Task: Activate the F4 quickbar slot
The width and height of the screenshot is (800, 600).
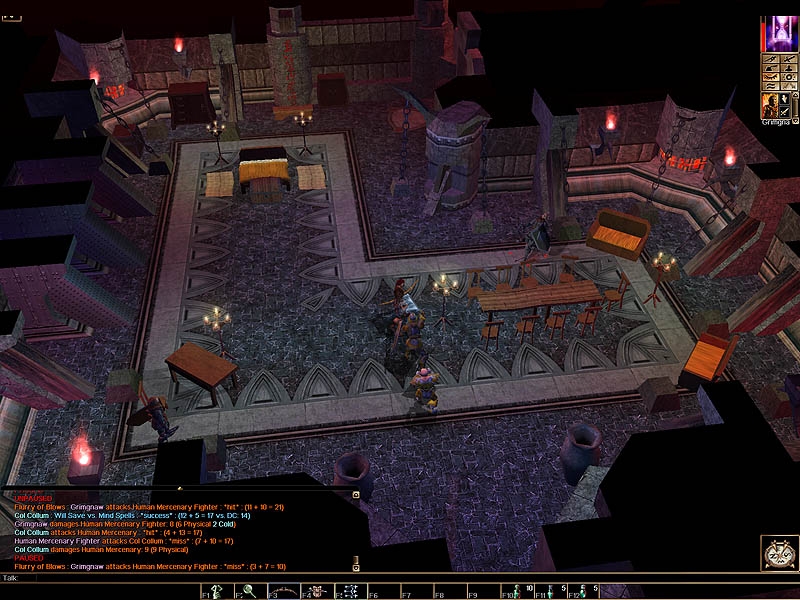Action: pos(320,592)
